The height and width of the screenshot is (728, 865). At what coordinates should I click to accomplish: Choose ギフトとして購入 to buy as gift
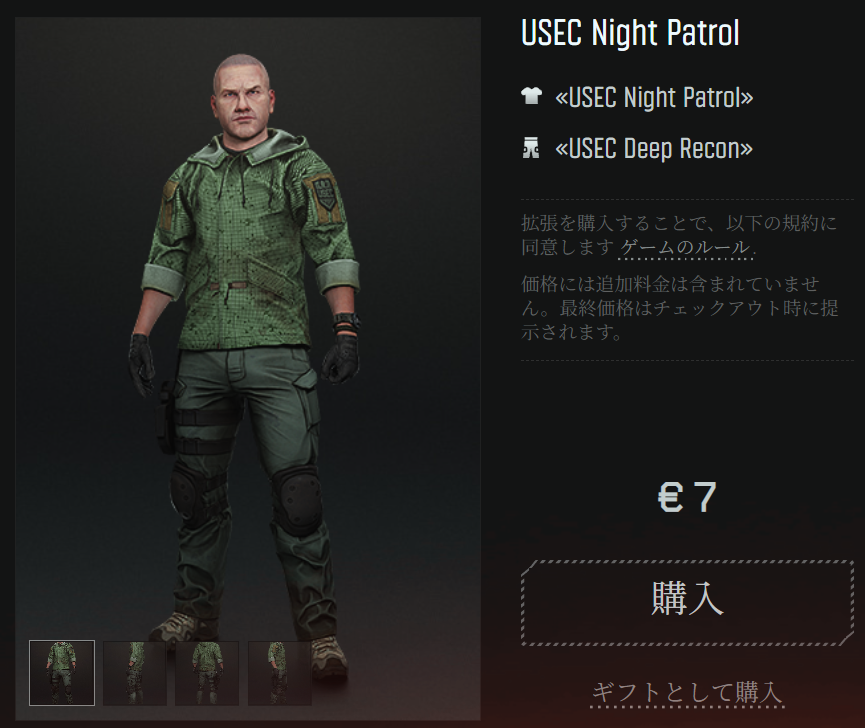(686, 691)
